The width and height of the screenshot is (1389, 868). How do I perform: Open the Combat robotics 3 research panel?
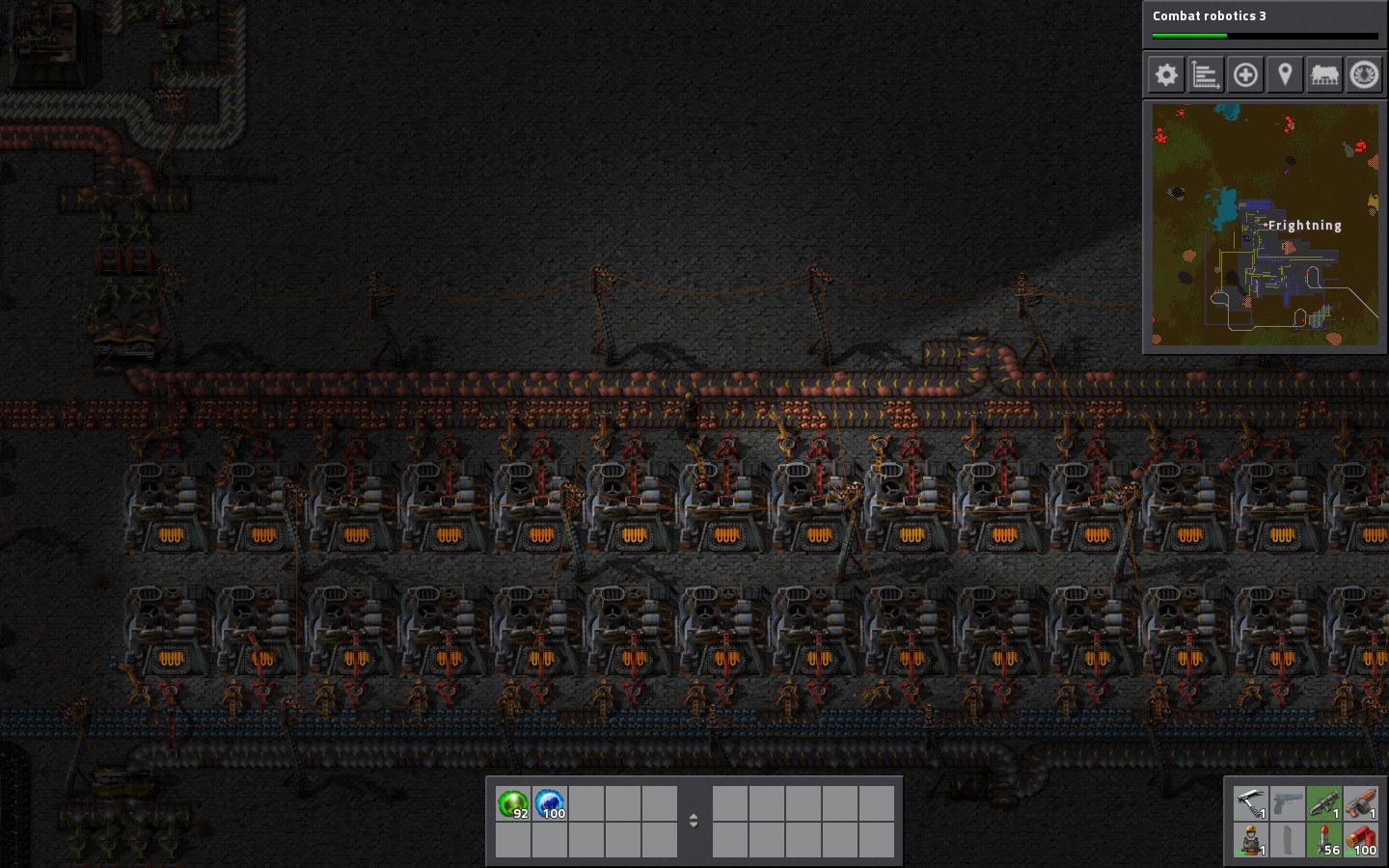click(1264, 23)
